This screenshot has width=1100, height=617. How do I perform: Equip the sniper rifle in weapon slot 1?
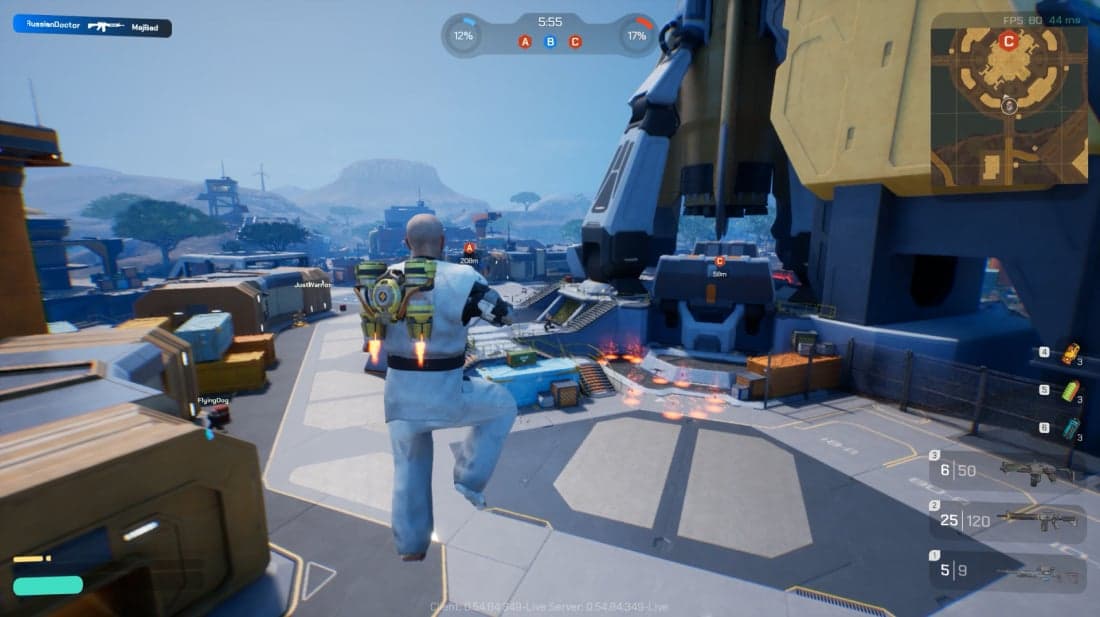click(1007, 573)
